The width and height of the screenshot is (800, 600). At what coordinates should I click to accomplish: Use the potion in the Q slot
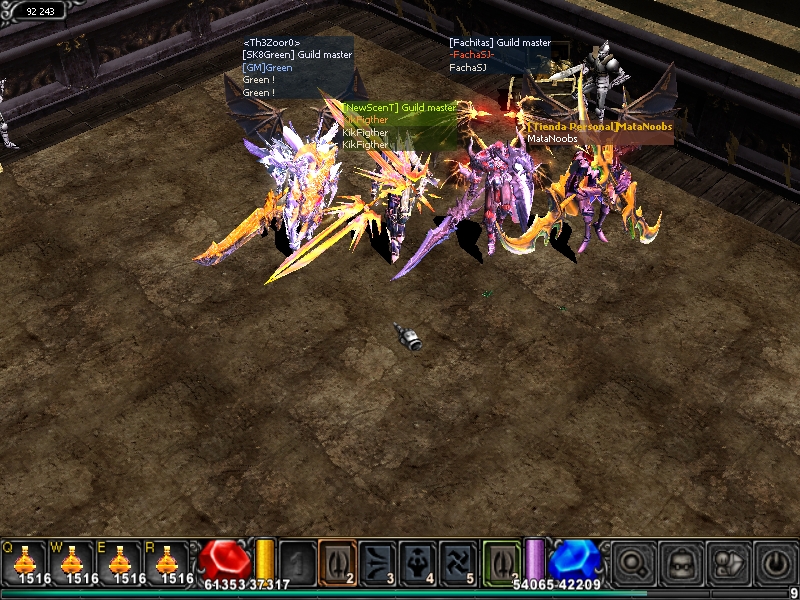point(26,562)
